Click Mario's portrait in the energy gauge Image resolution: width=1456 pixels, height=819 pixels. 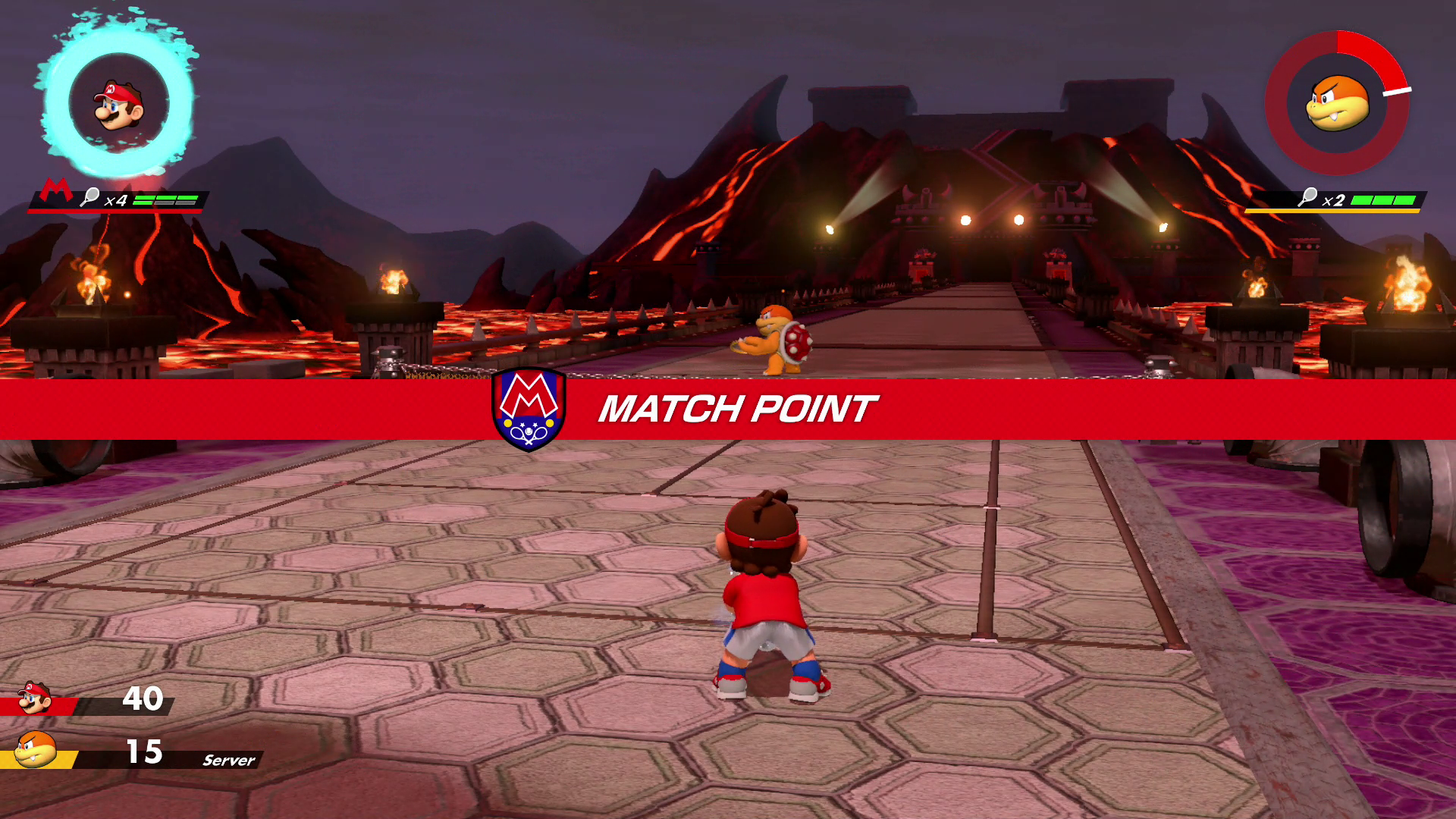pos(118,105)
